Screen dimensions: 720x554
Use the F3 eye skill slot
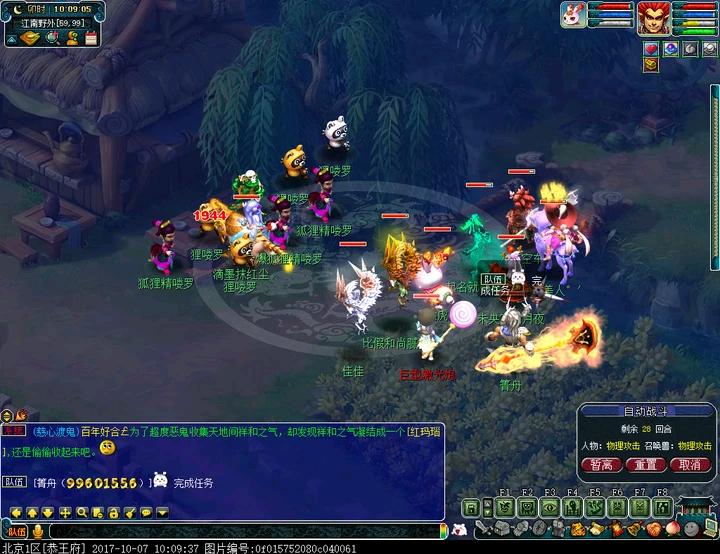pos(549,507)
